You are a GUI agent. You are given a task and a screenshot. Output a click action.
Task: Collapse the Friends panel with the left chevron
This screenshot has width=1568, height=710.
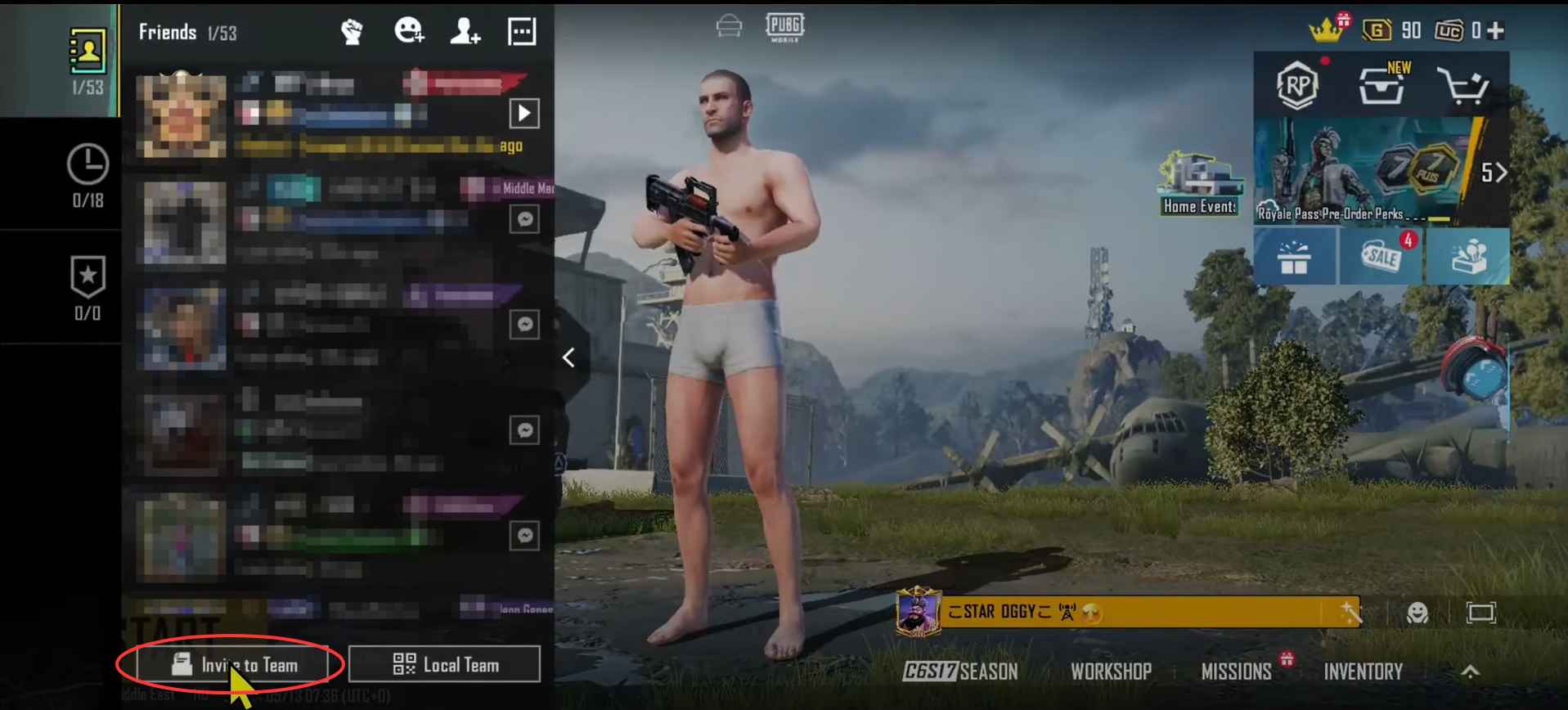[x=568, y=357]
